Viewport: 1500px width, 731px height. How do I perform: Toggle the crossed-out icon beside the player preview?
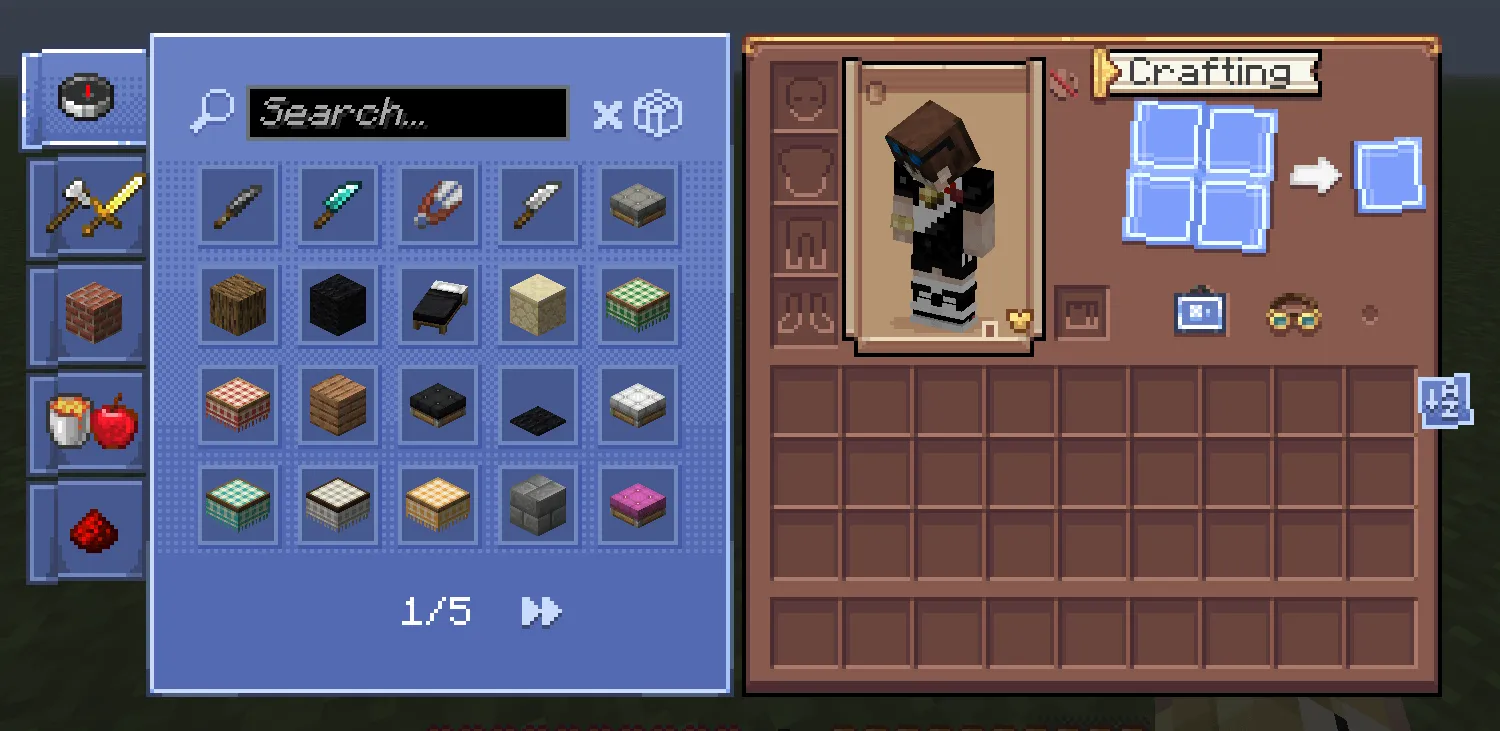(x=1062, y=86)
